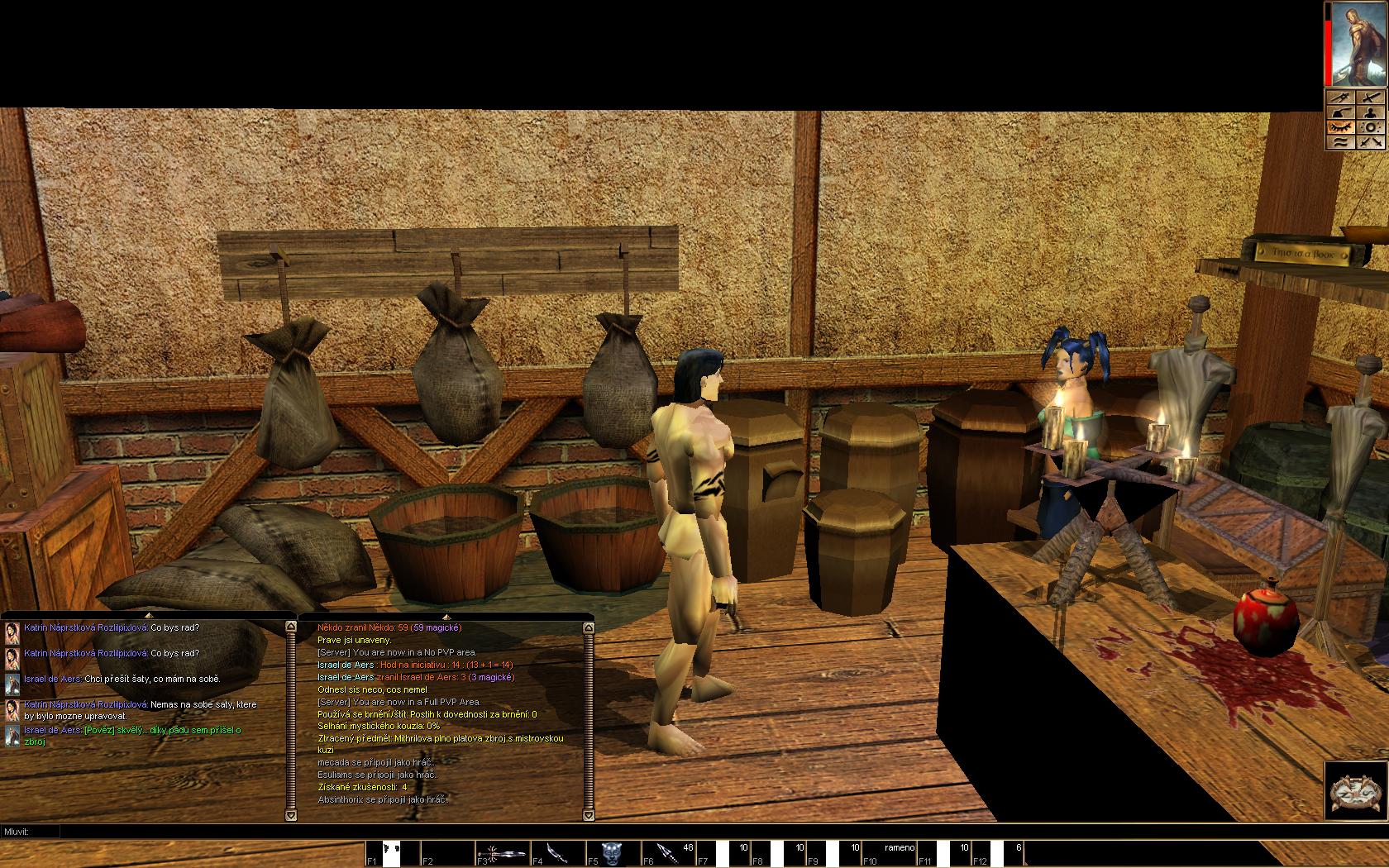Click the chat window scroll-up arrow
The image size is (1389, 868).
pyautogui.click(x=290, y=627)
